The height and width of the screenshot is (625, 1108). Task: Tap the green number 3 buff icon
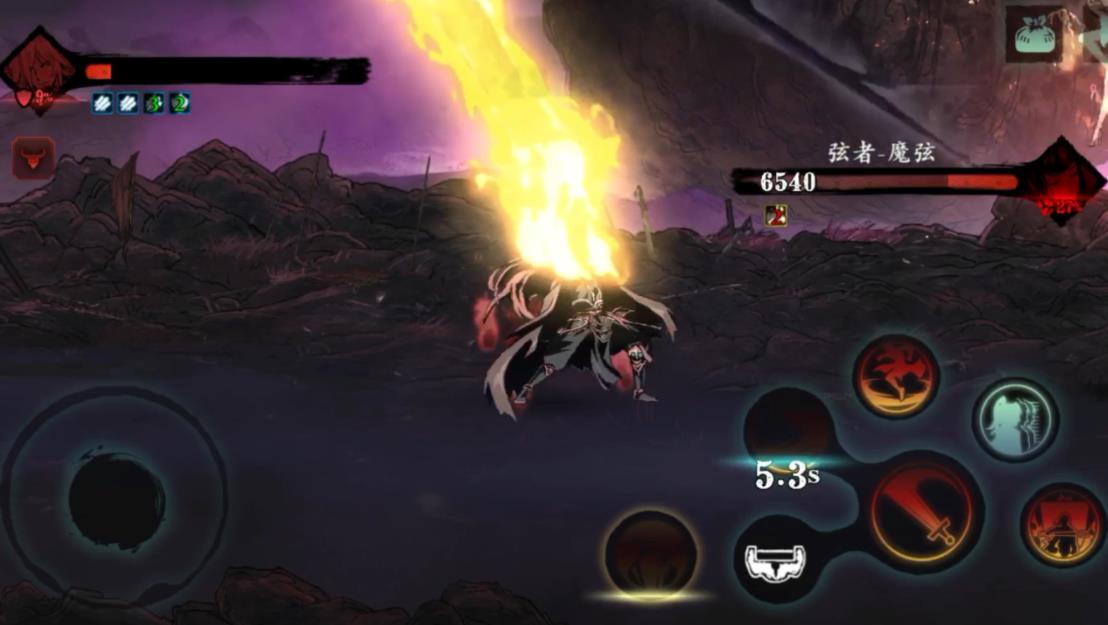tap(153, 102)
